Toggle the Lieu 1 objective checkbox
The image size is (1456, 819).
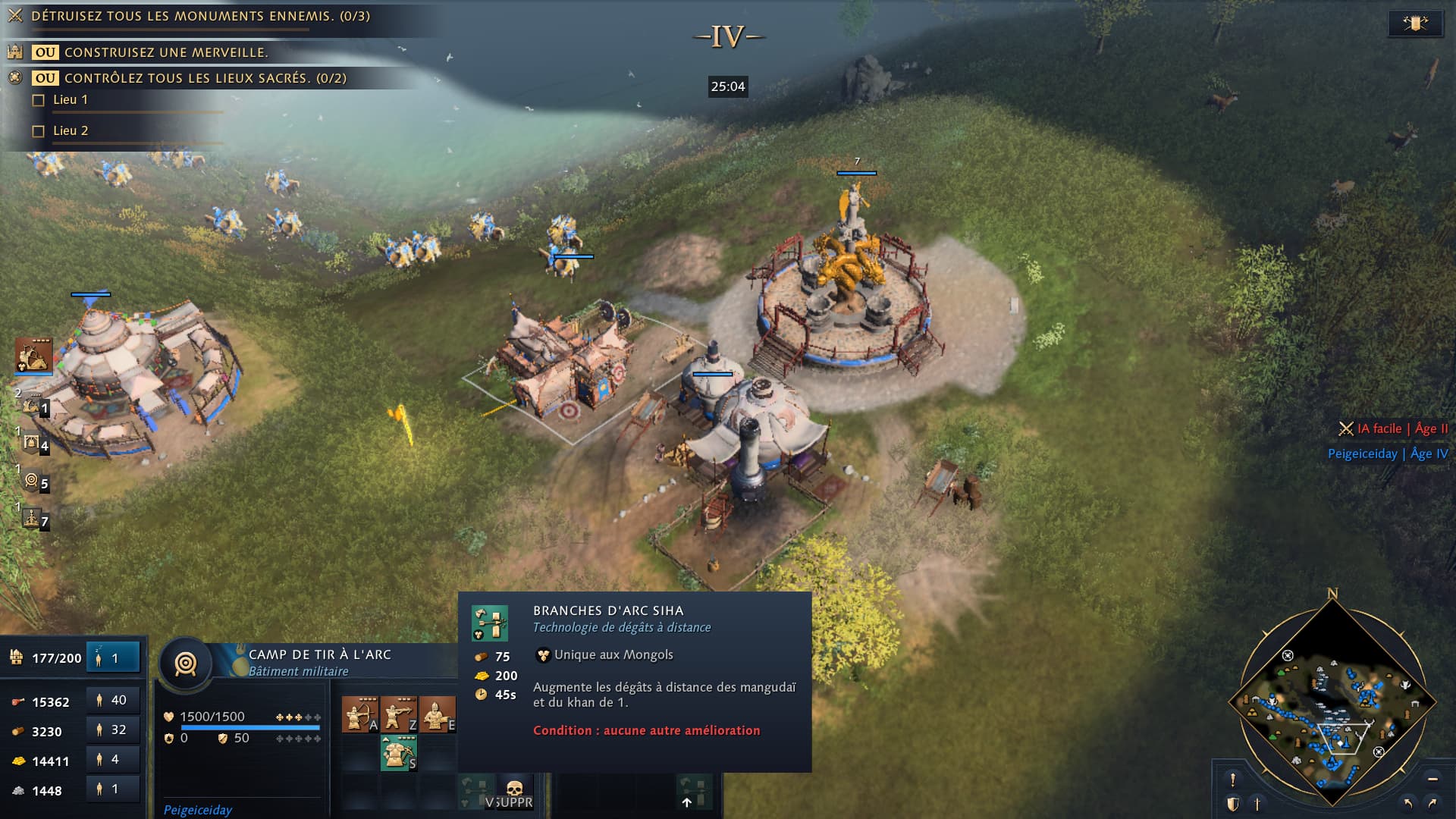[39, 100]
